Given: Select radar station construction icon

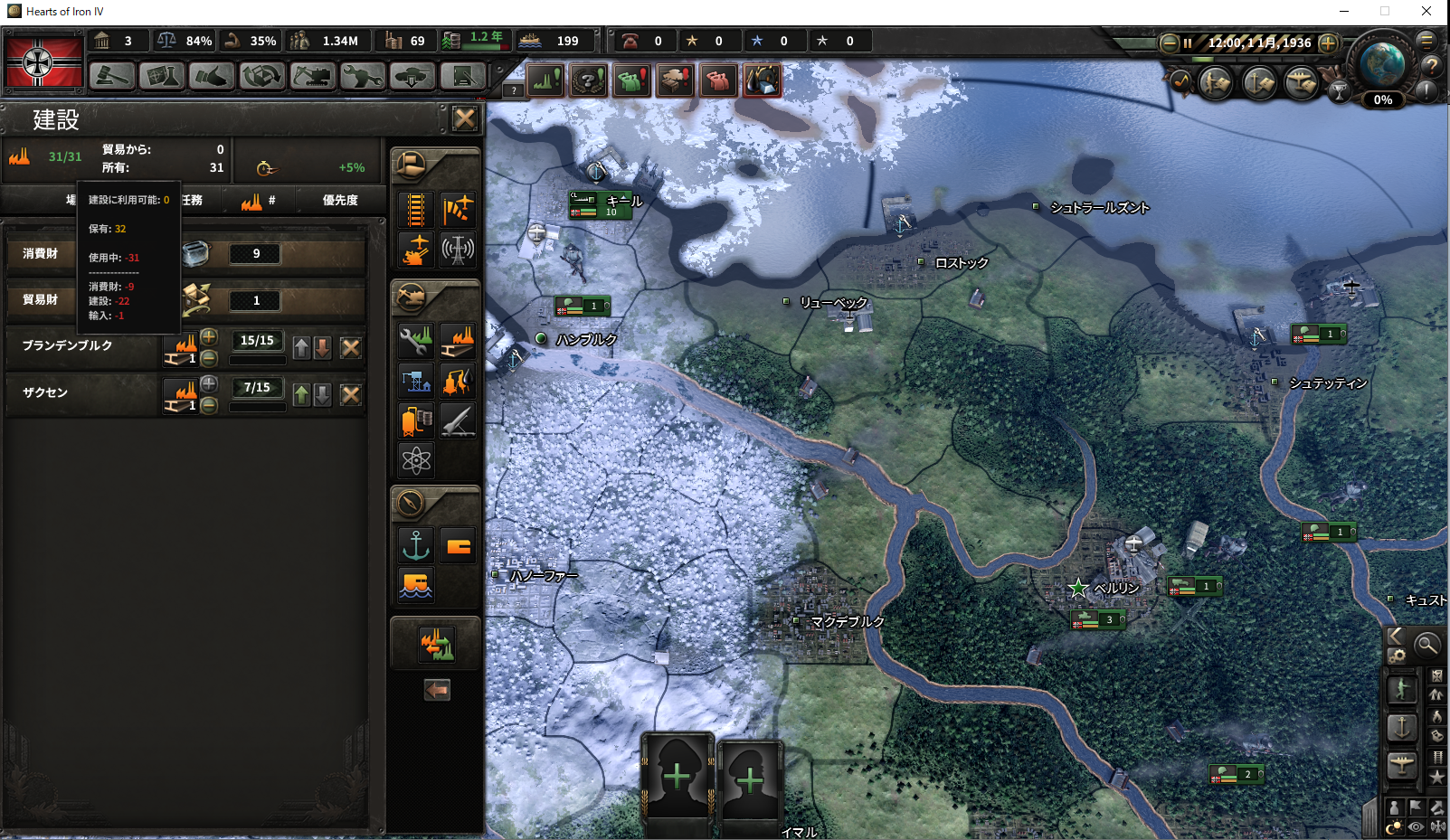Looking at the screenshot, I should pos(458,250).
